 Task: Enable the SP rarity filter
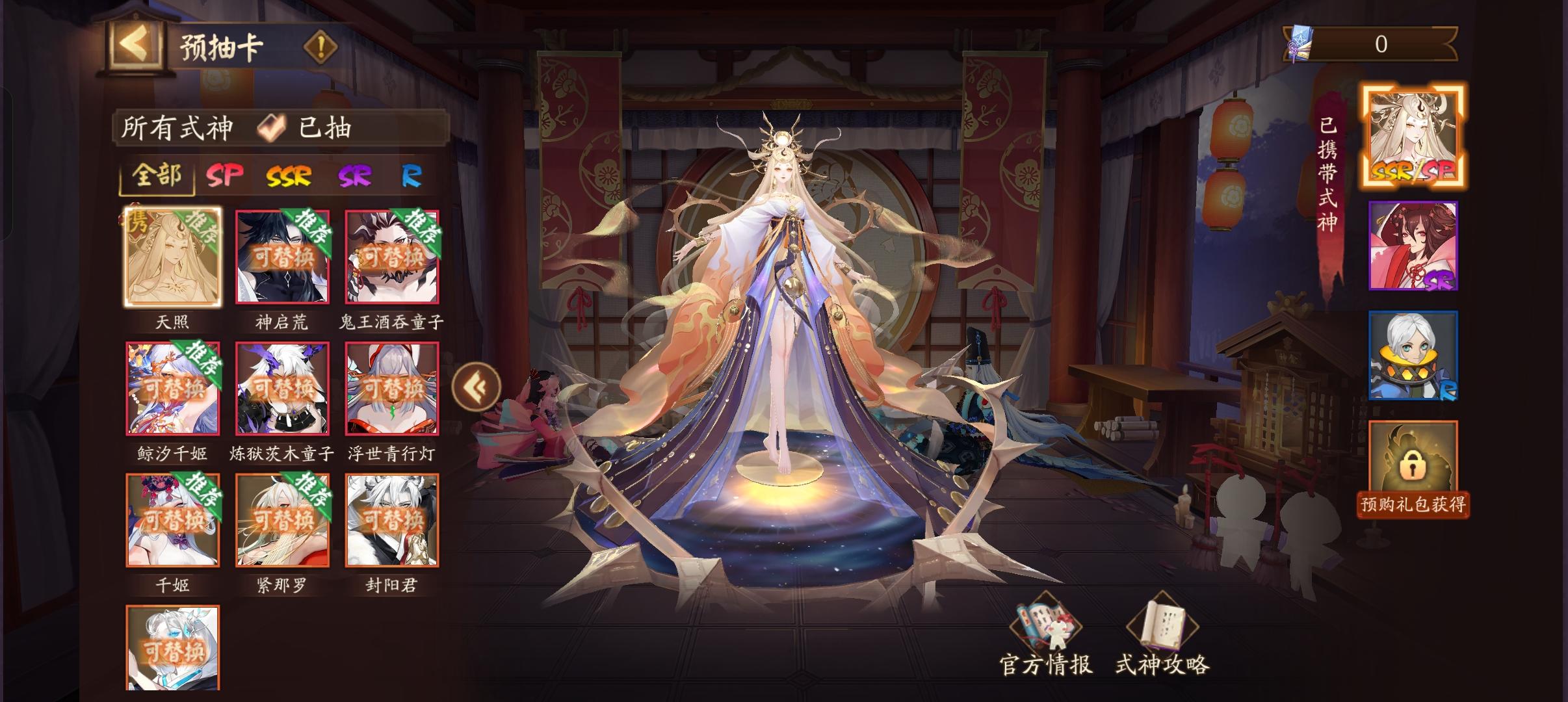(x=225, y=175)
